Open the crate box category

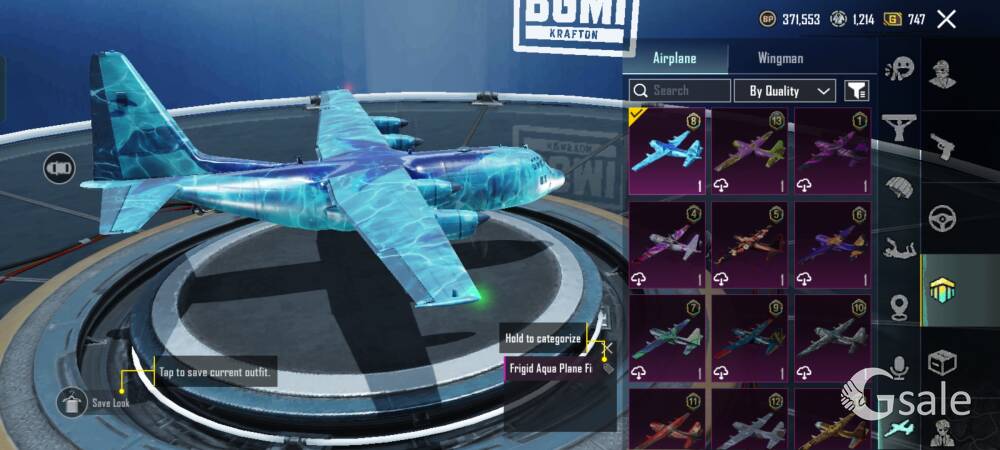point(943,362)
